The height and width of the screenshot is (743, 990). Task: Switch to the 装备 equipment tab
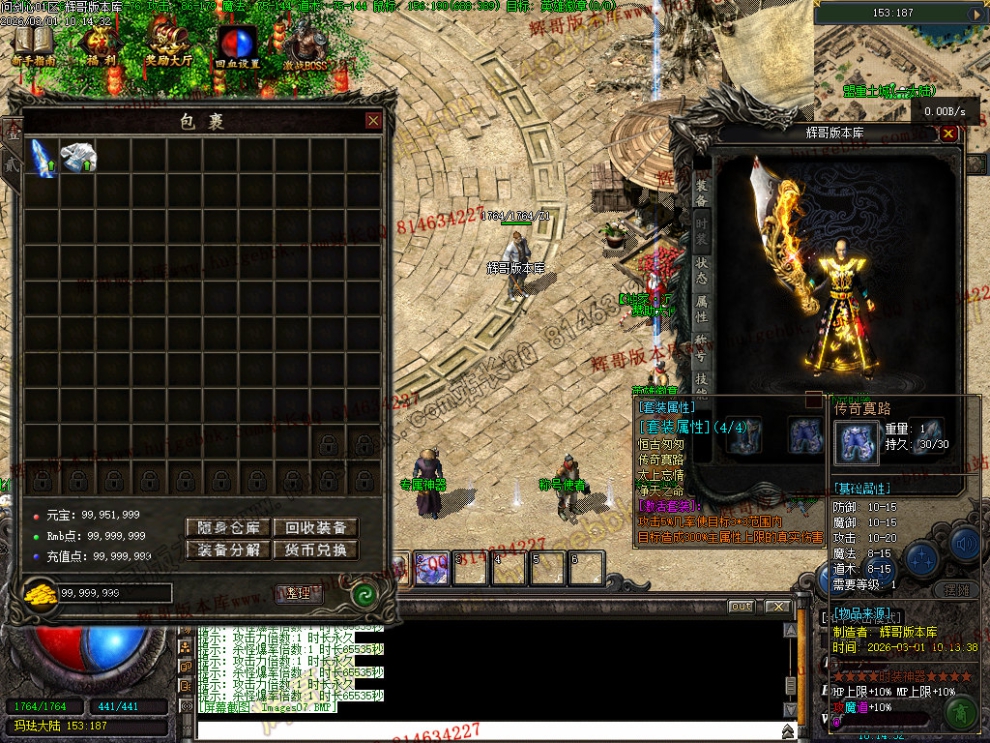point(701,193)
